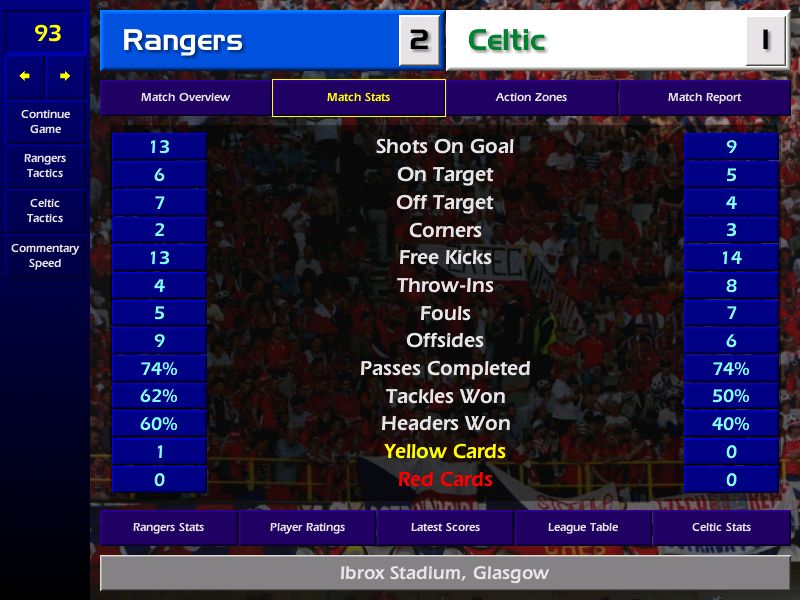This screenshot has height=600, width=800.
Task: Select the Celtic team name header
Action: (x=595, y=41)
